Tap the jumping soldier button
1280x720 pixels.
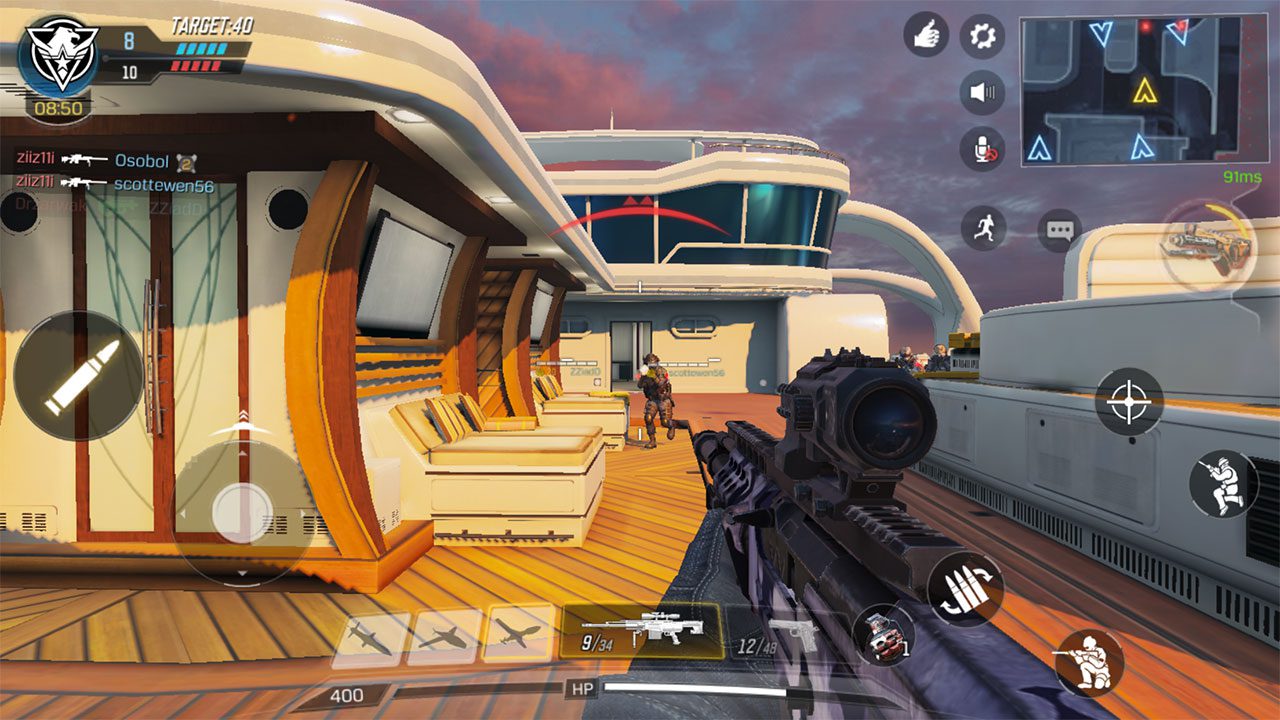[1222, 484]
